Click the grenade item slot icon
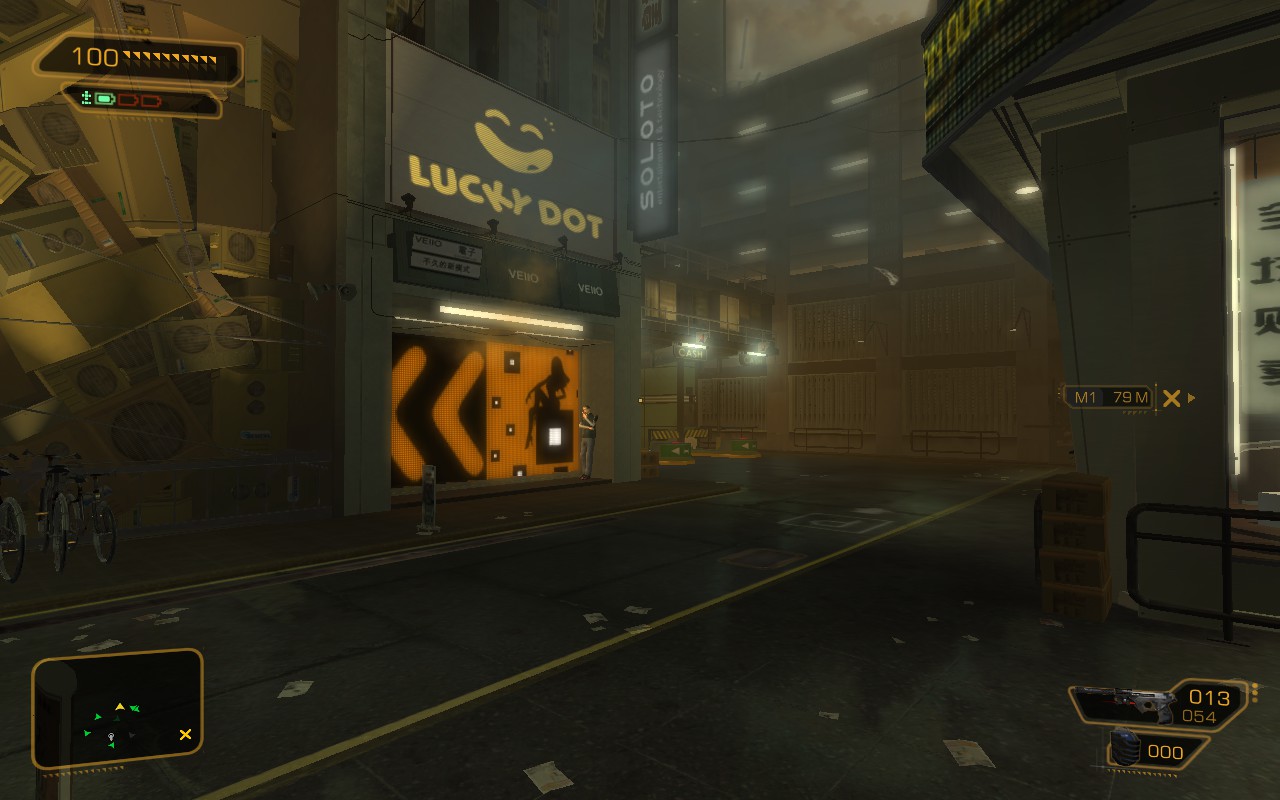Screen dimensions: 1280x800 [x=1127, y=750]
